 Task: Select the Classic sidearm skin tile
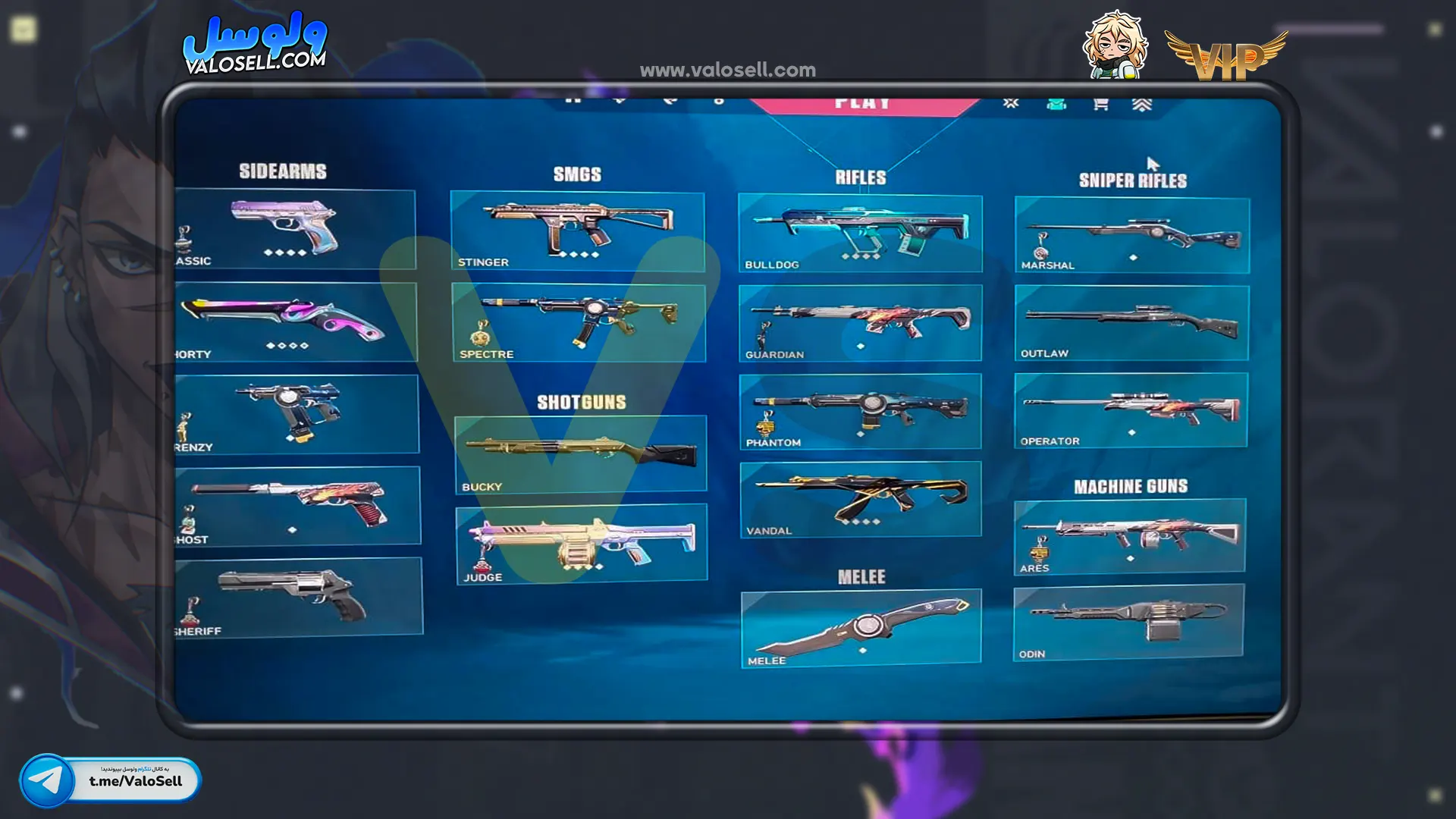pos(294,229)
